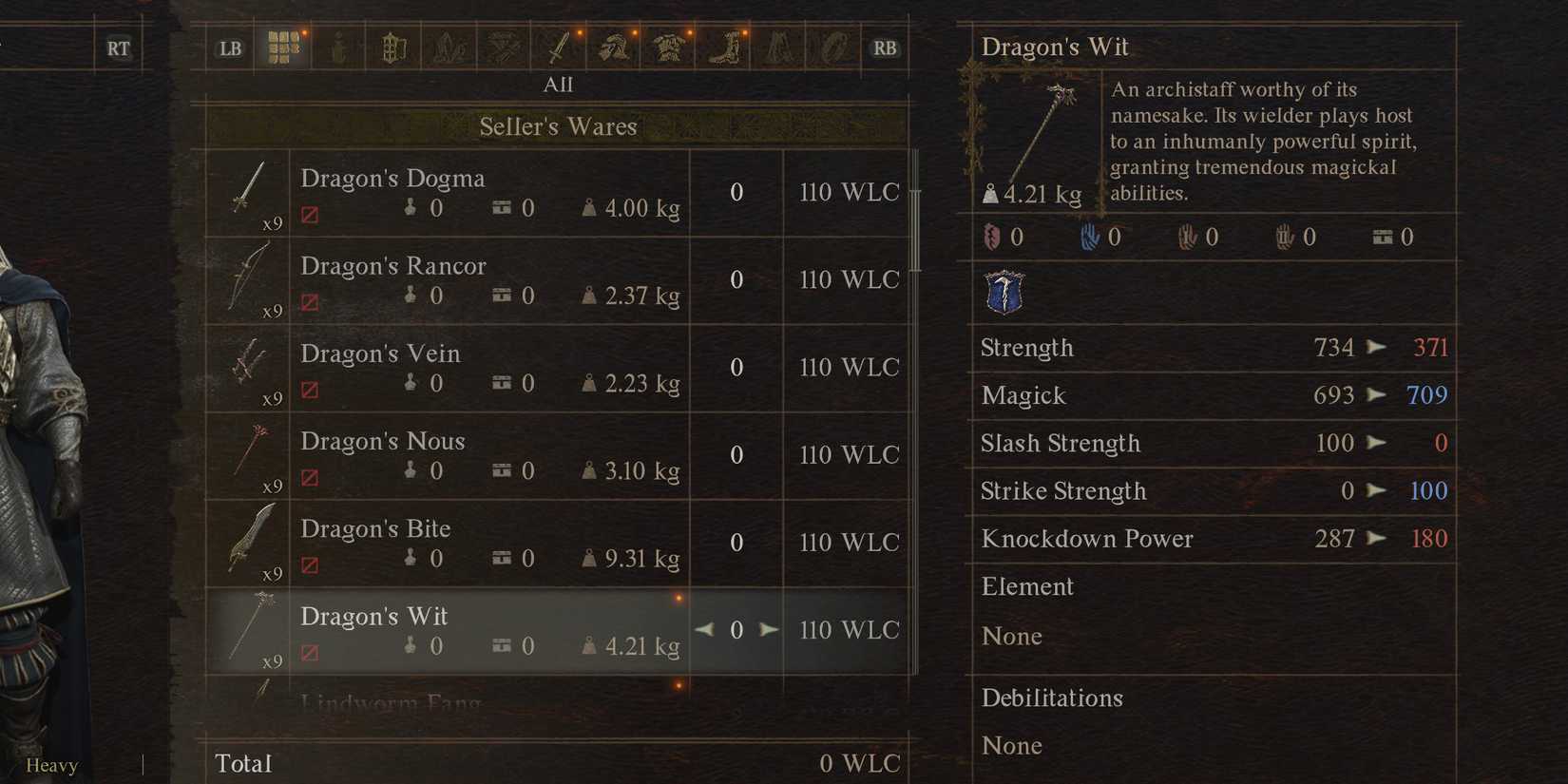Select the ring accessories category icon
Screen dimensions: 1568x784
click(x=833, y=46)
